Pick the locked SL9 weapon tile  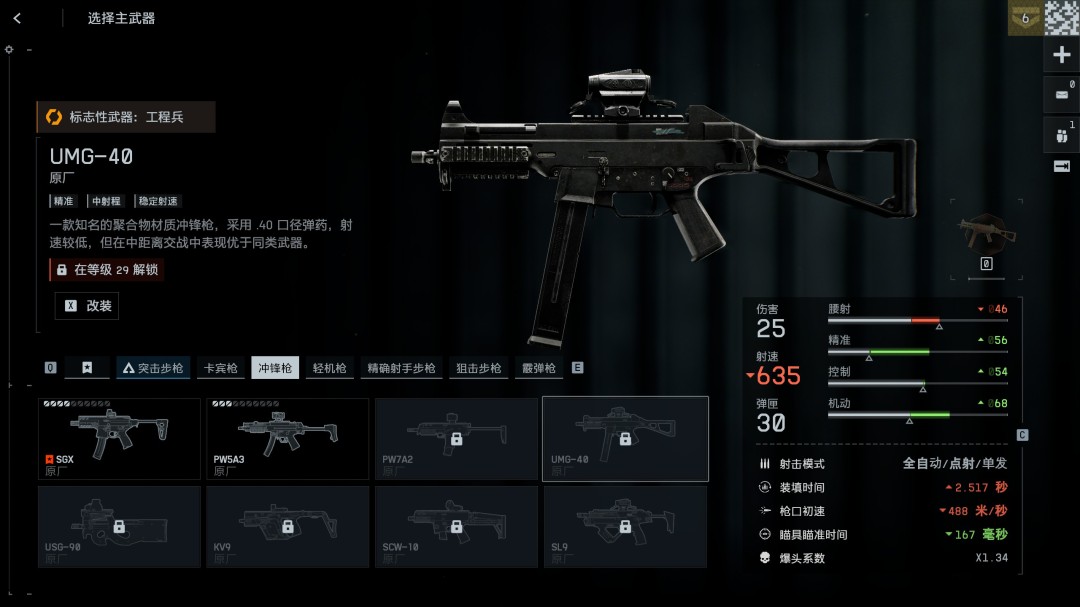tap(625, 527)
